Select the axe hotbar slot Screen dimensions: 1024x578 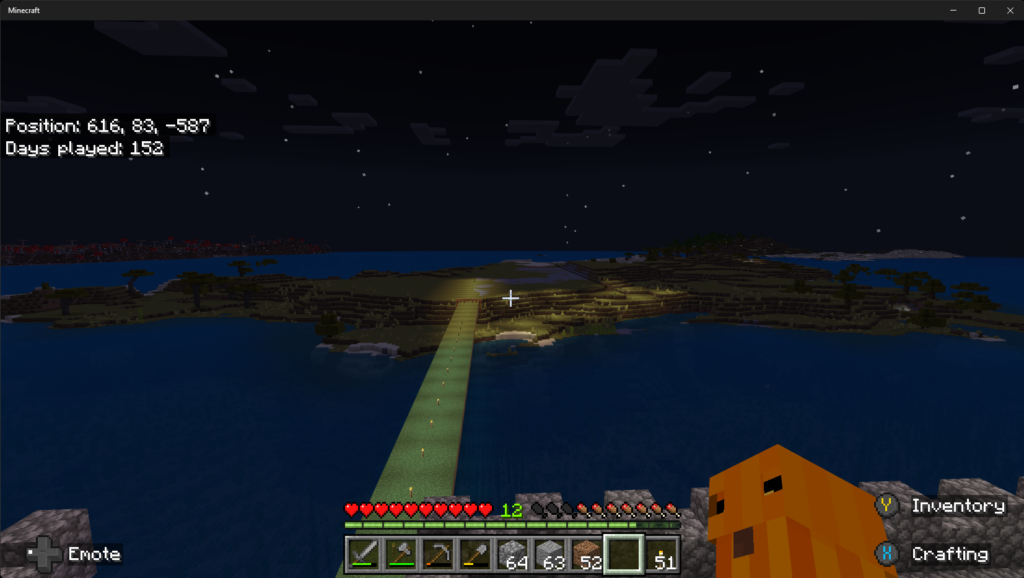tap(401, 554)
